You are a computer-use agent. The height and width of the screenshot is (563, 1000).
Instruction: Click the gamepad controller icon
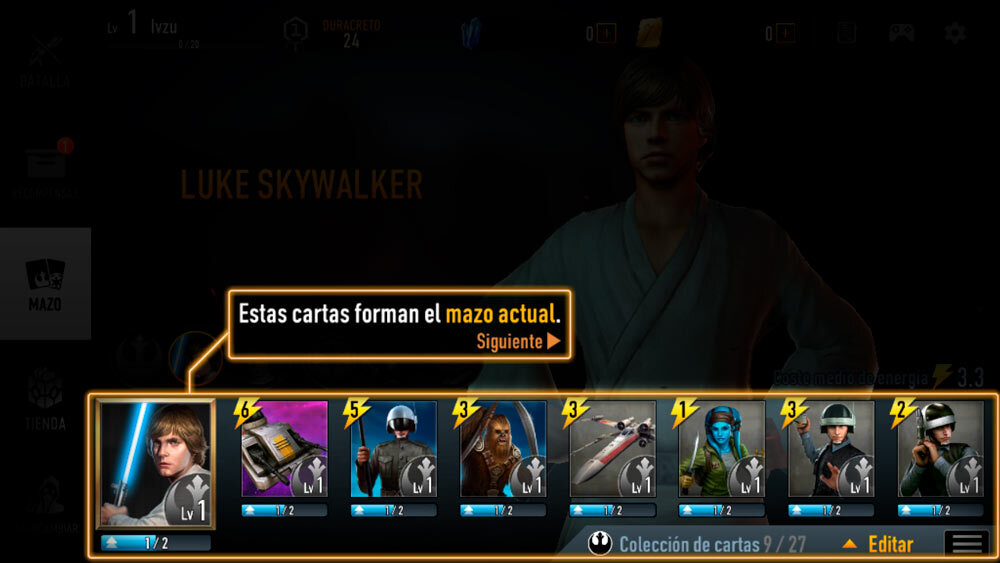click(901, 33)
